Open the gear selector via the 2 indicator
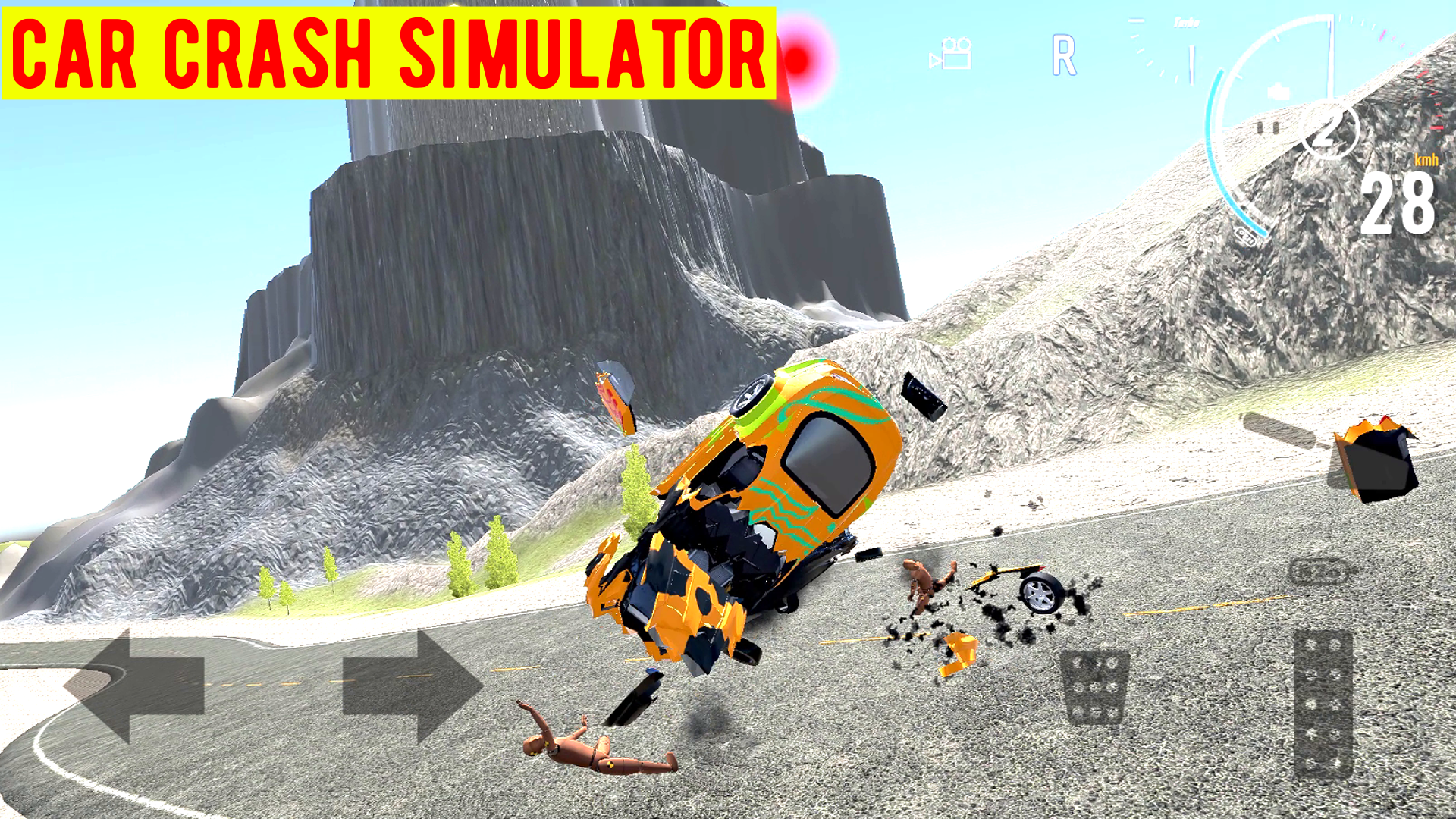Screen dimensions: 1456x819 1330,130
